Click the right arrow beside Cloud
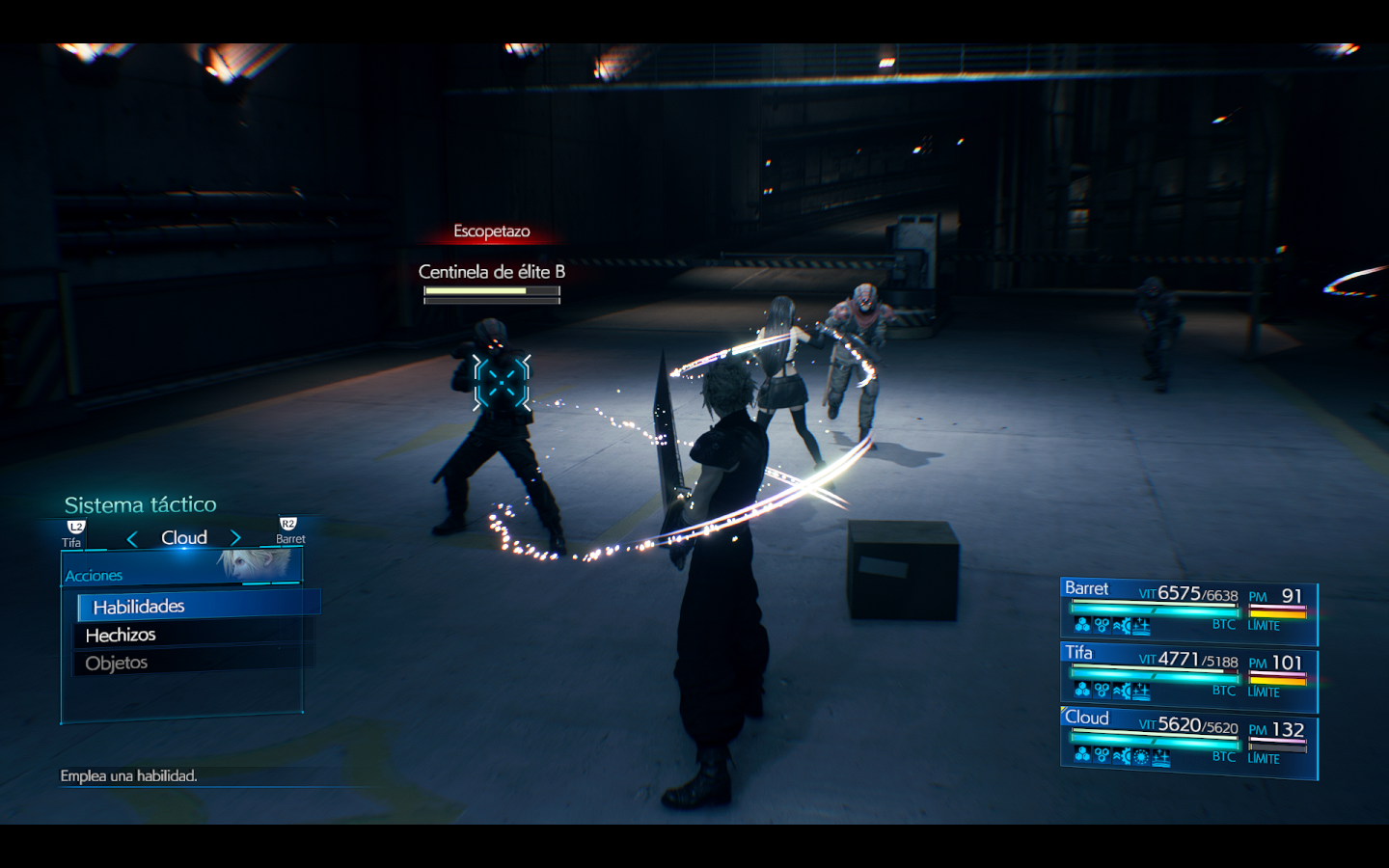 235,538
